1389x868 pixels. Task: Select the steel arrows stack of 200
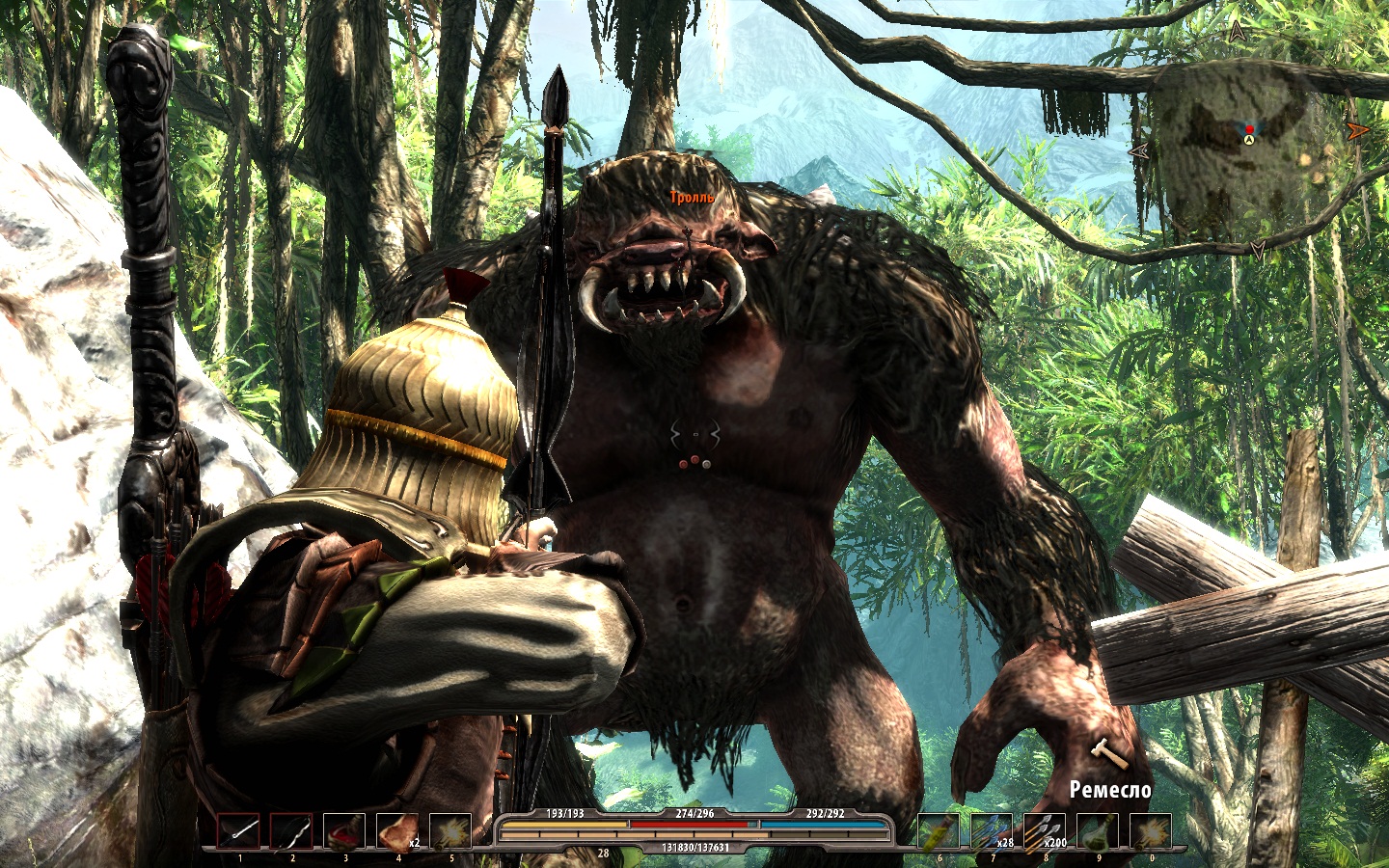point(1045,831)
